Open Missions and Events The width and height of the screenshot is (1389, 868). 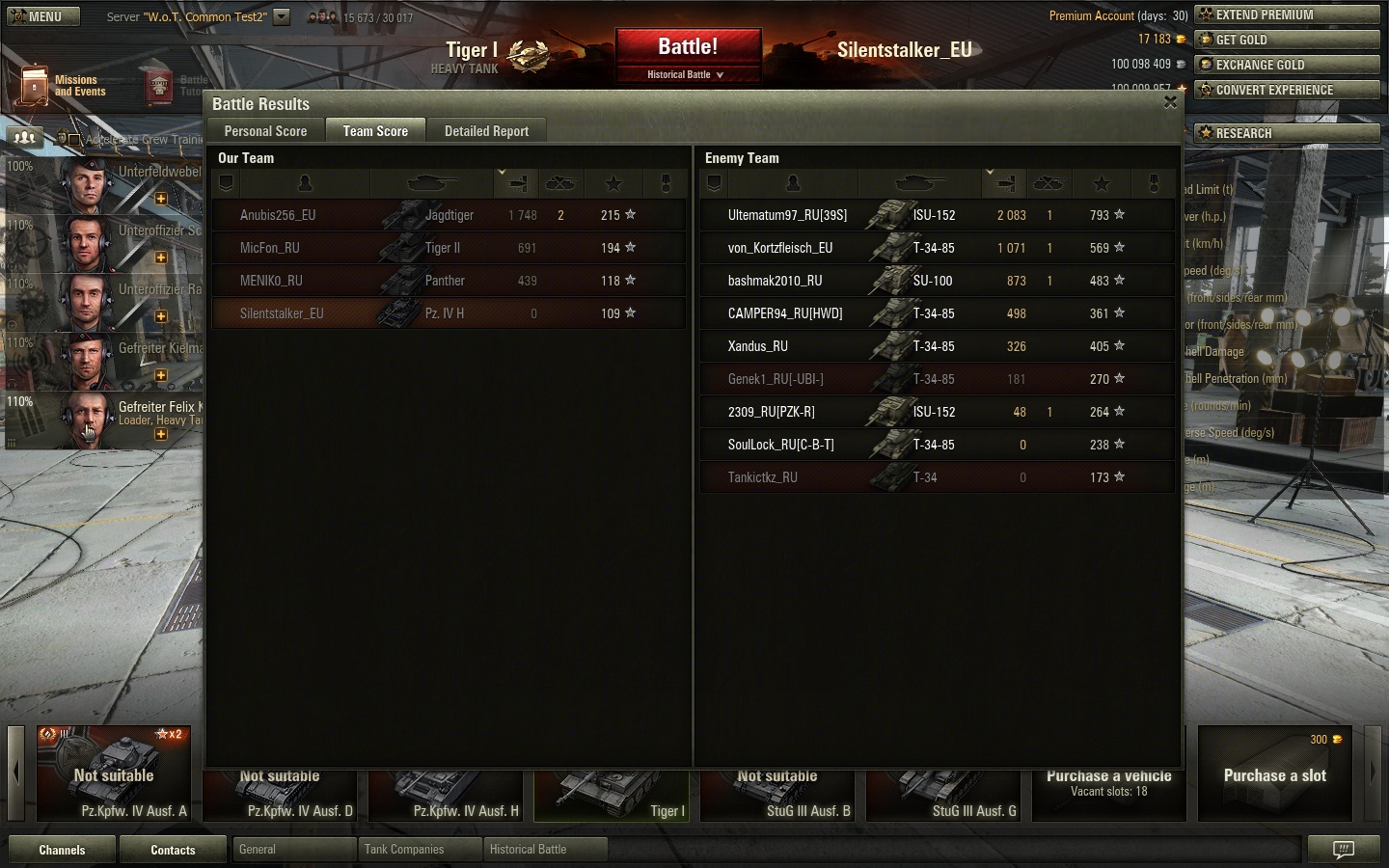(x=64, y=86)
